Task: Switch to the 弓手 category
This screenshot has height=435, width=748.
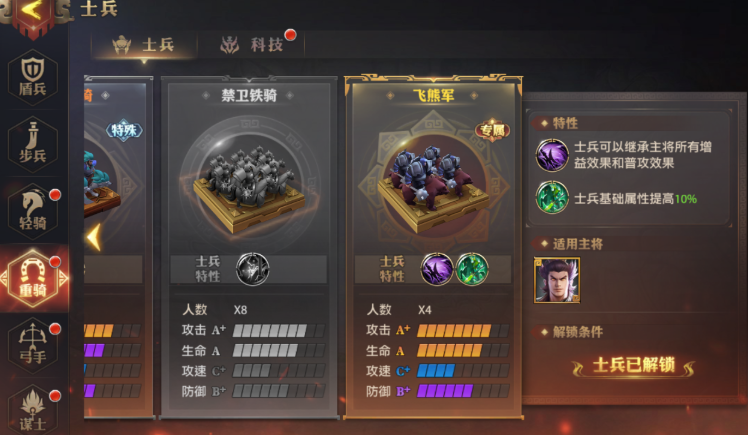Action: point(33,340)
